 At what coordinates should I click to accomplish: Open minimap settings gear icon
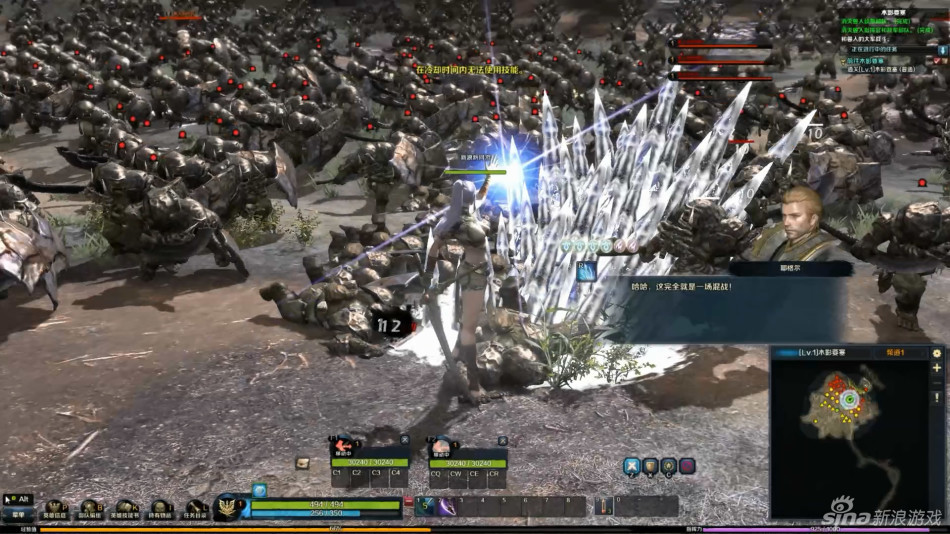pyautogui.click(x=936, y=353)
